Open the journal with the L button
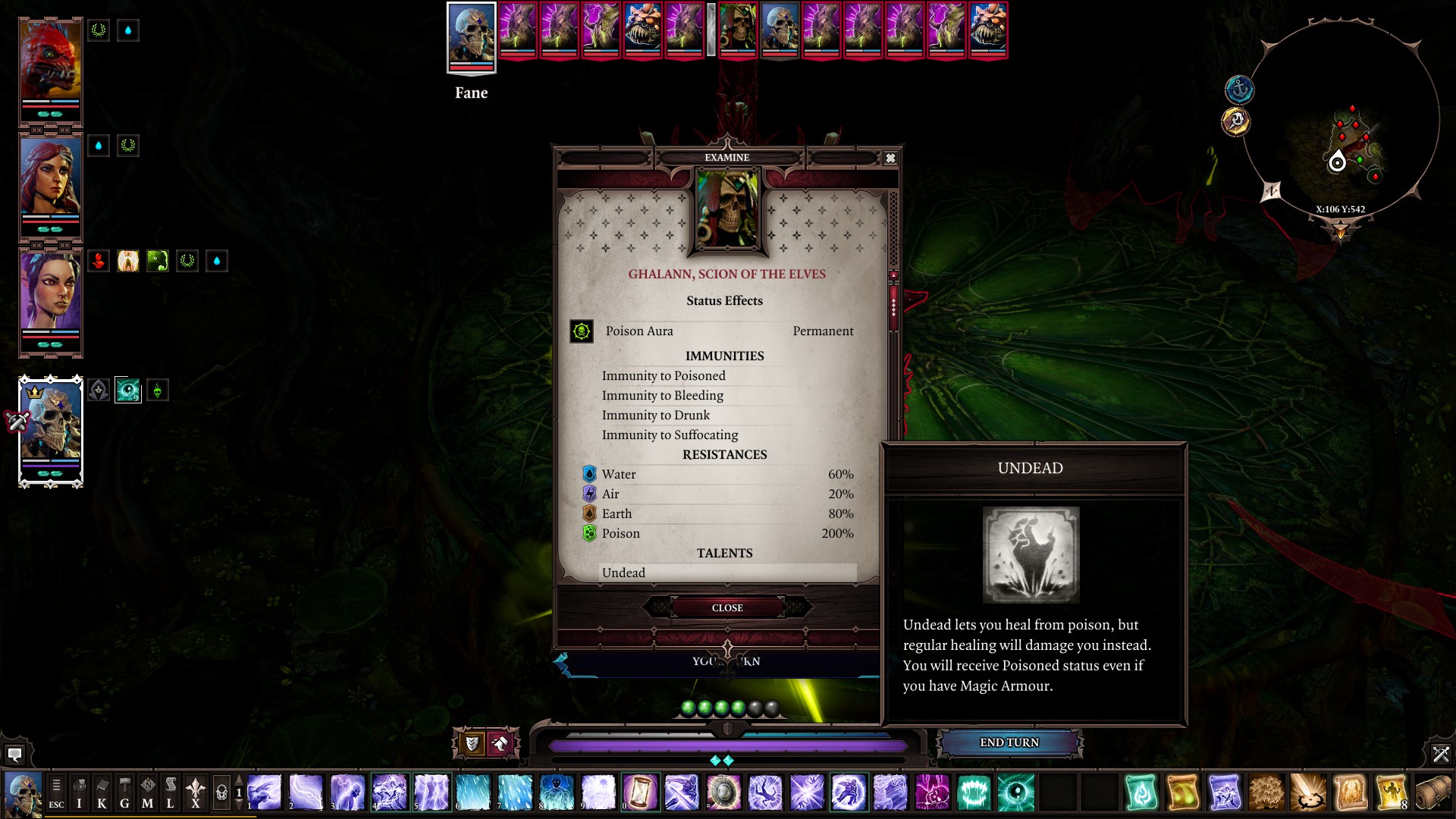The height and width of the screenshot is (819, 1456). point(170,793)
